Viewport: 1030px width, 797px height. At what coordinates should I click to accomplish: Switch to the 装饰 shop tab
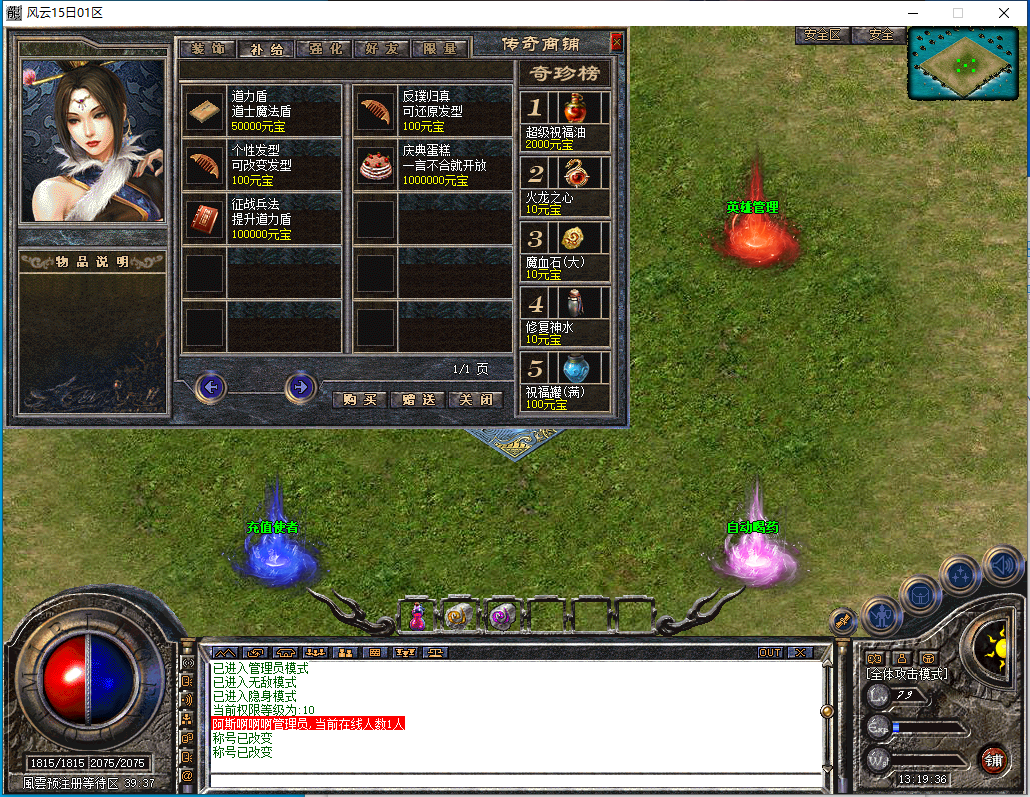coord(208,49)
